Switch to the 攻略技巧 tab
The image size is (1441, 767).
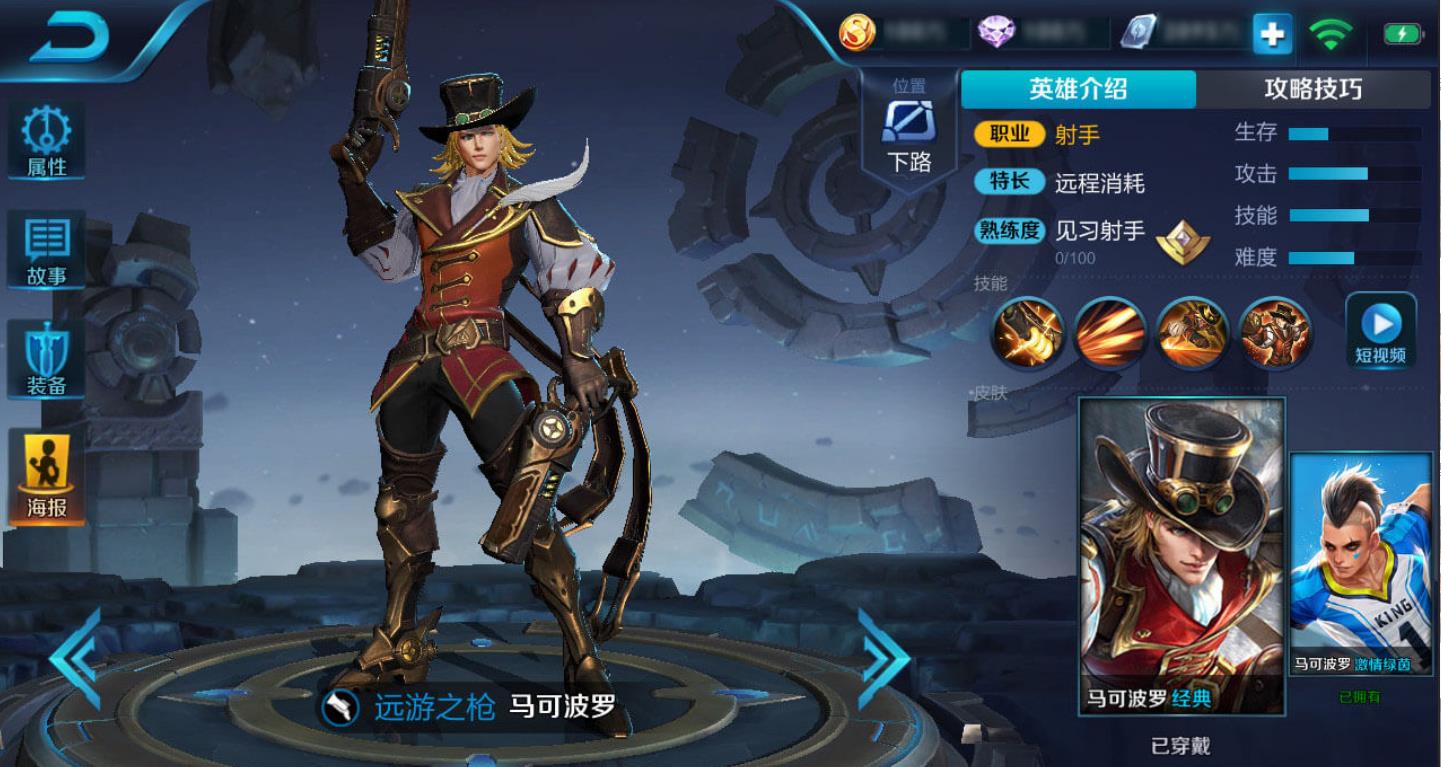pos(1313,89)
